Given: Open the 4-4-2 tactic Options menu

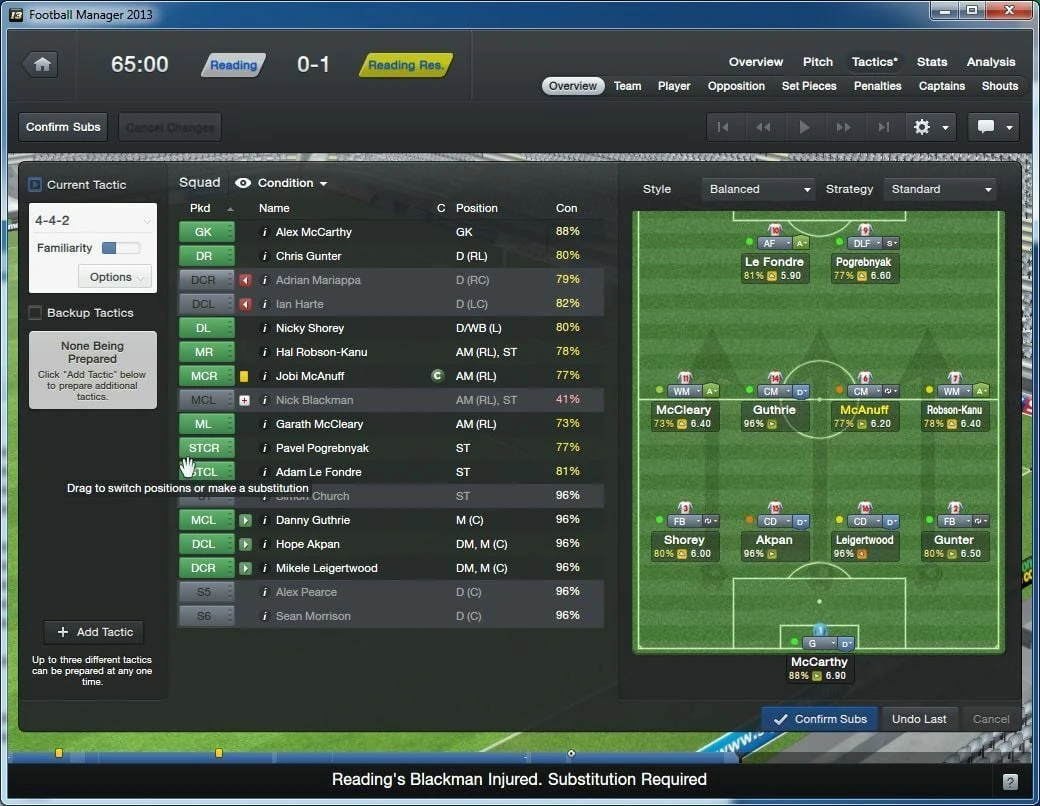Looking at the screenshot, I should [x=114, y=277].
